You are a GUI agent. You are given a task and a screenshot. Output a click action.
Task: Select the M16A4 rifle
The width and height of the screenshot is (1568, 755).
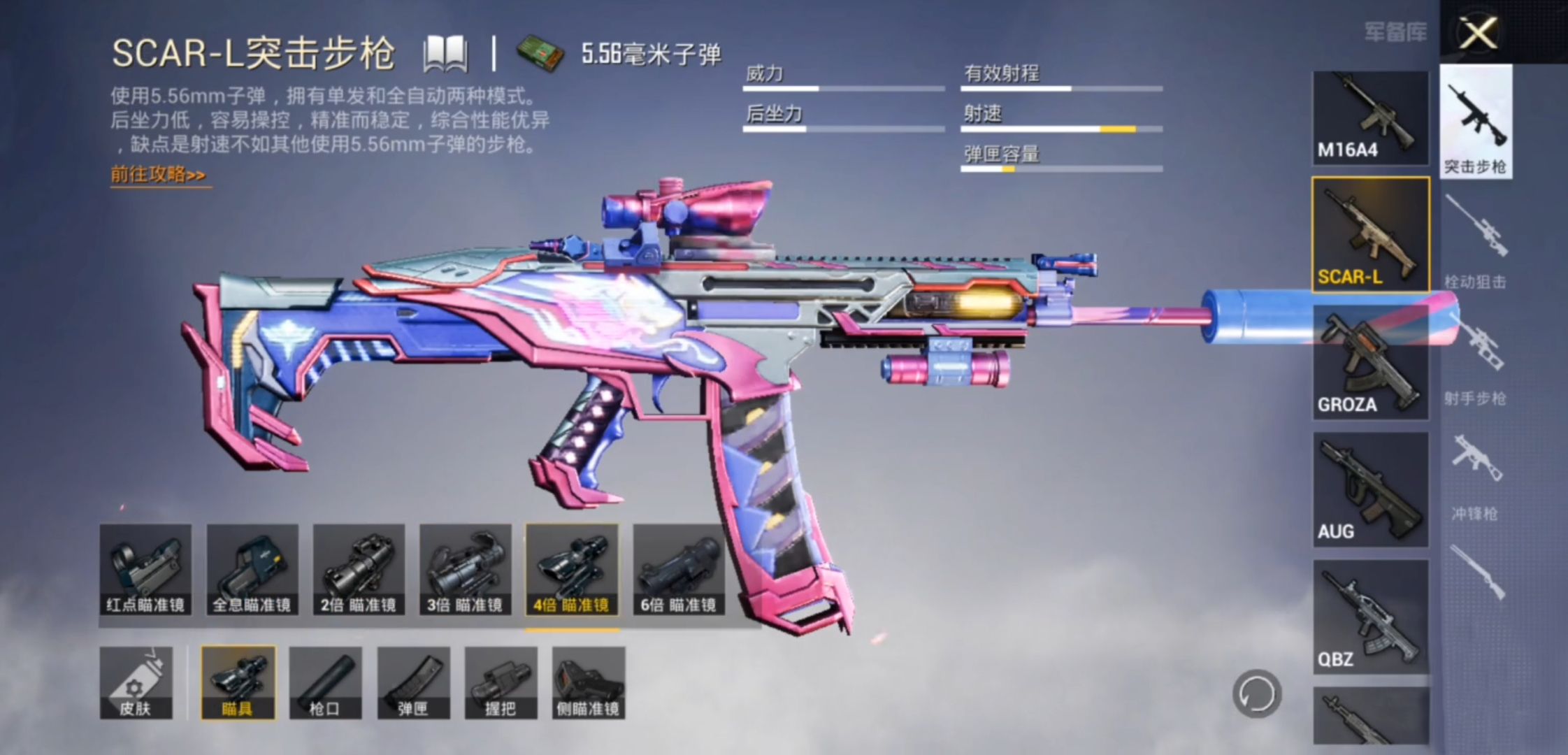pyautogui.click(x=1369, y=118)
